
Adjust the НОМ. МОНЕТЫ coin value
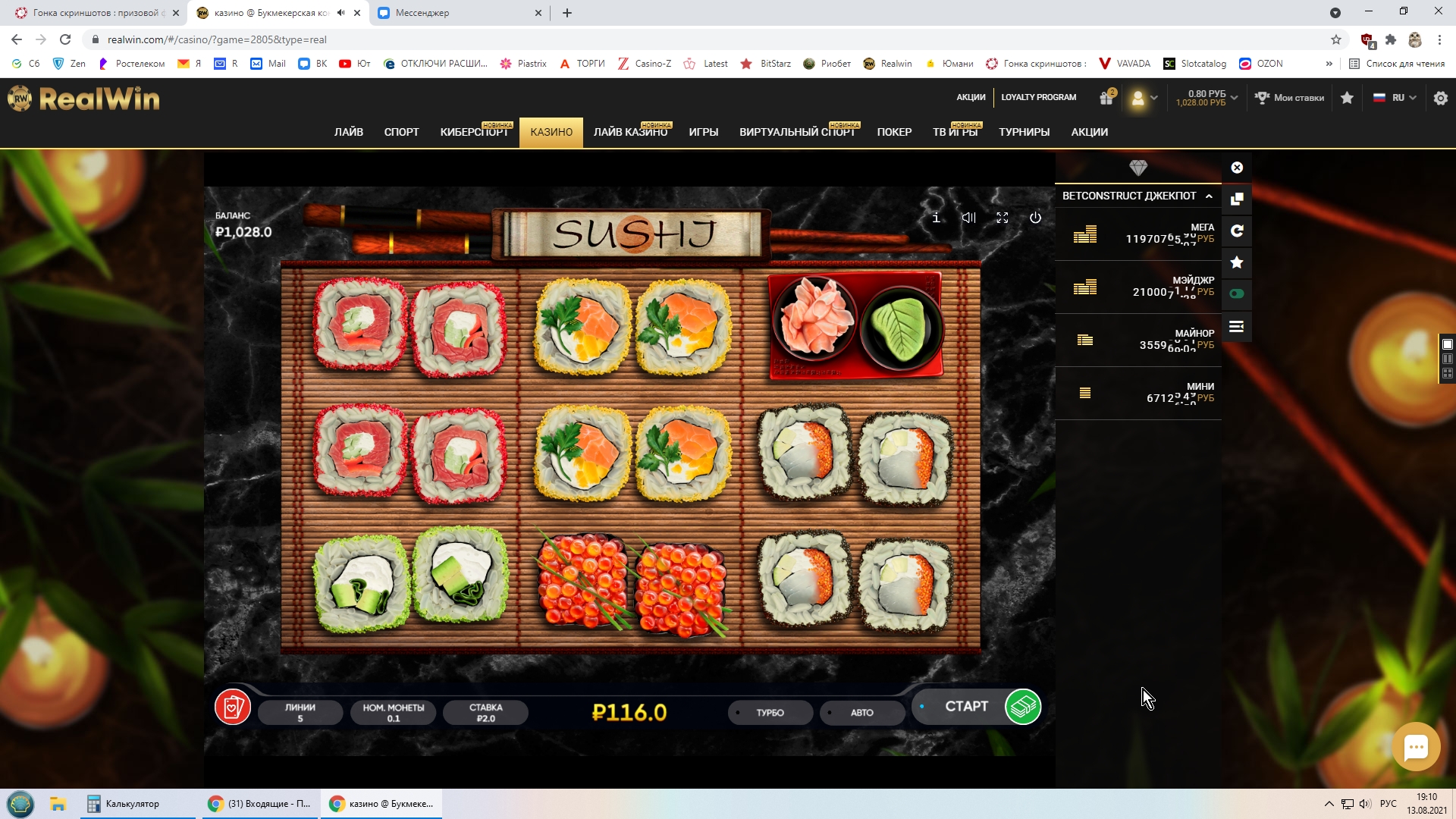pos(393,713)
